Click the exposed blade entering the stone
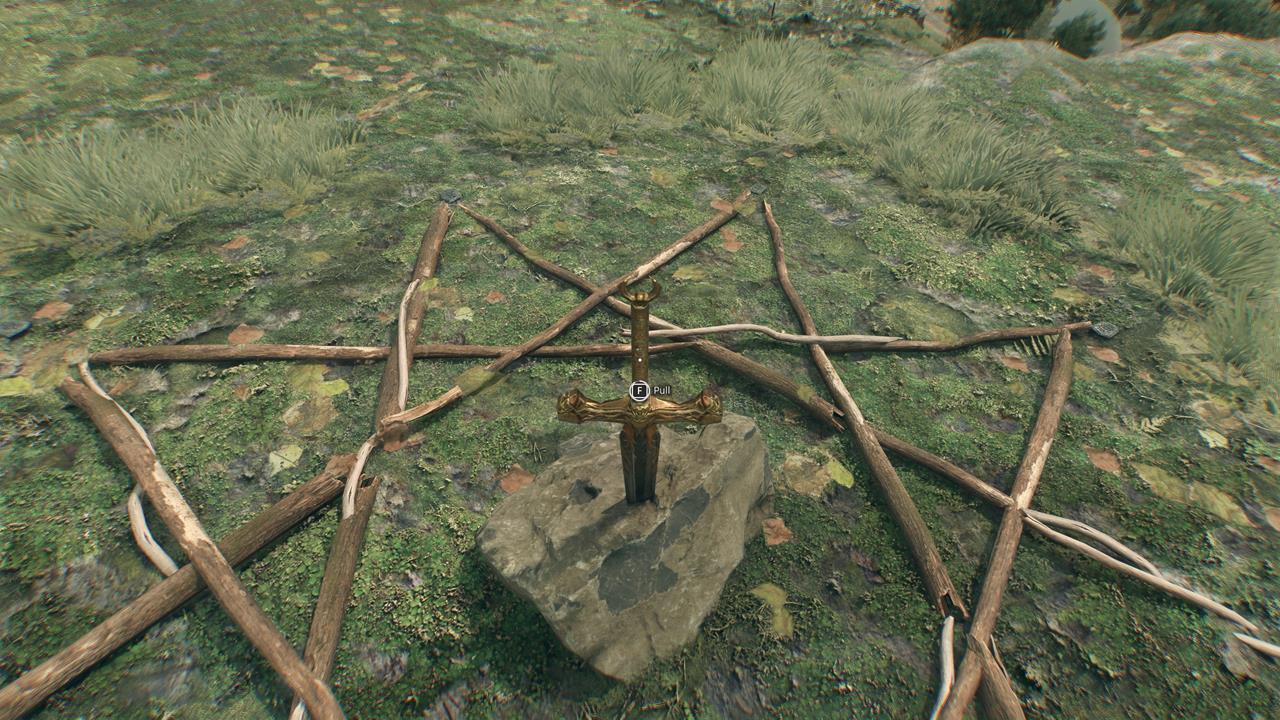 click(638, 470)
